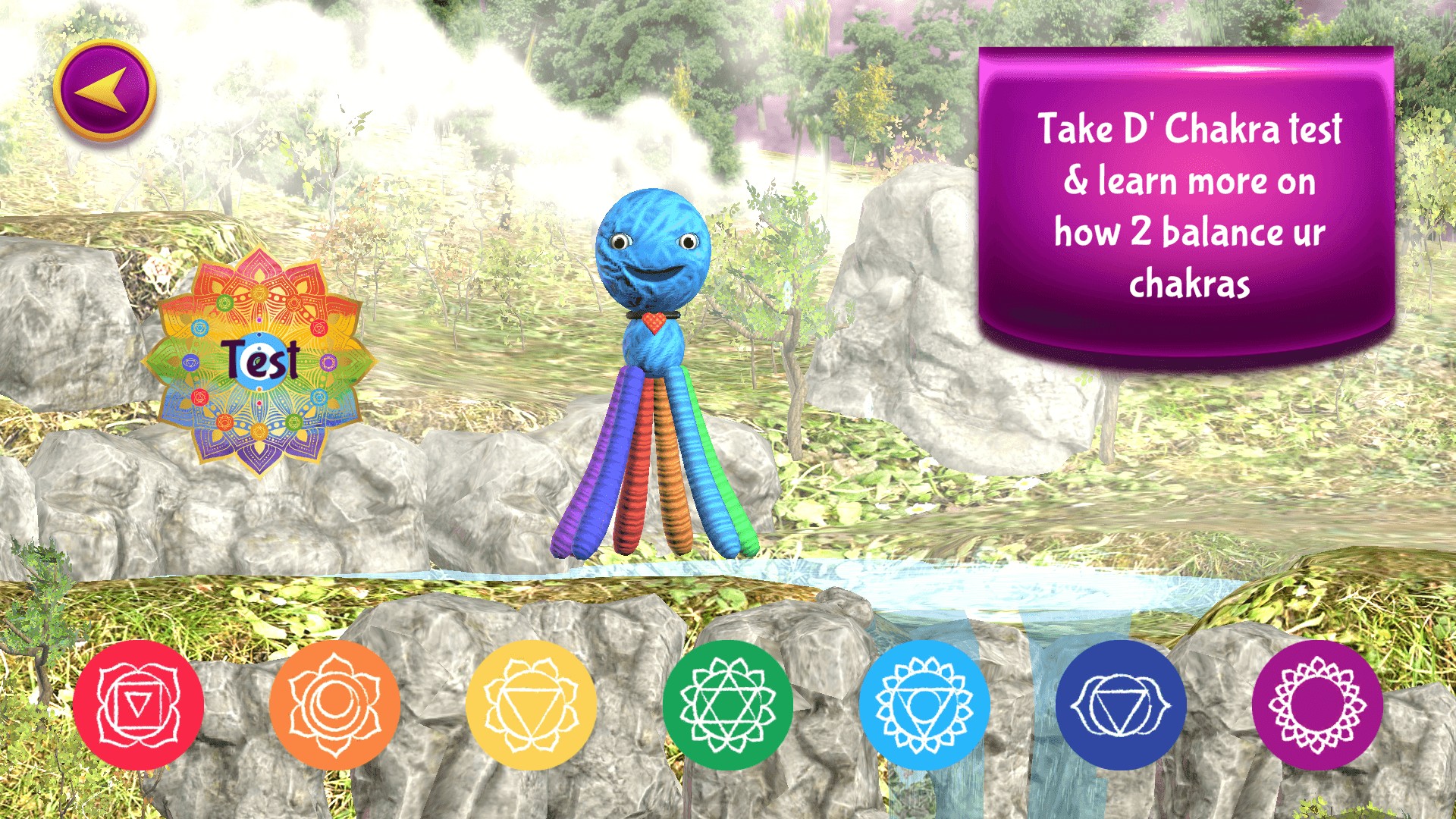
Task: Select the green heart chakra icon
Action: 728,705
